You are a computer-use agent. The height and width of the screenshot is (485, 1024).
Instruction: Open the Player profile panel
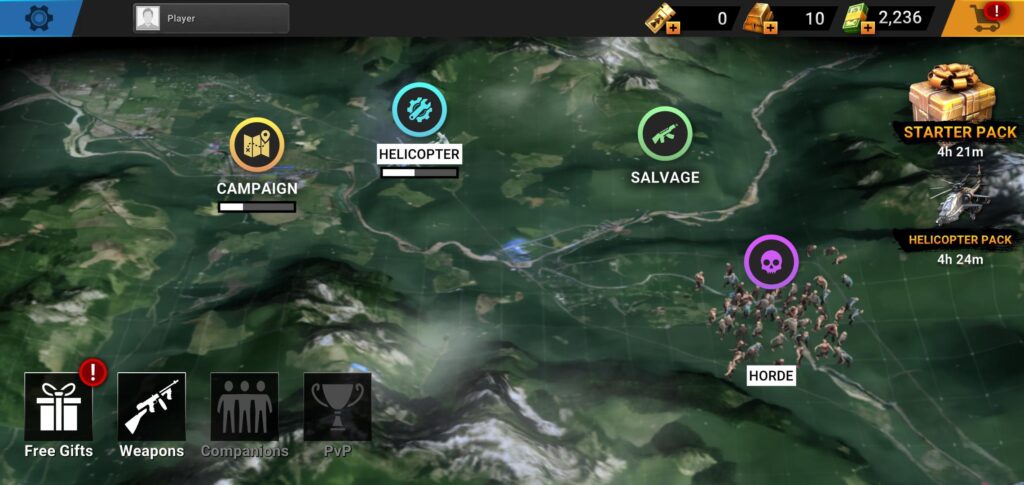(x=211, y=18)
